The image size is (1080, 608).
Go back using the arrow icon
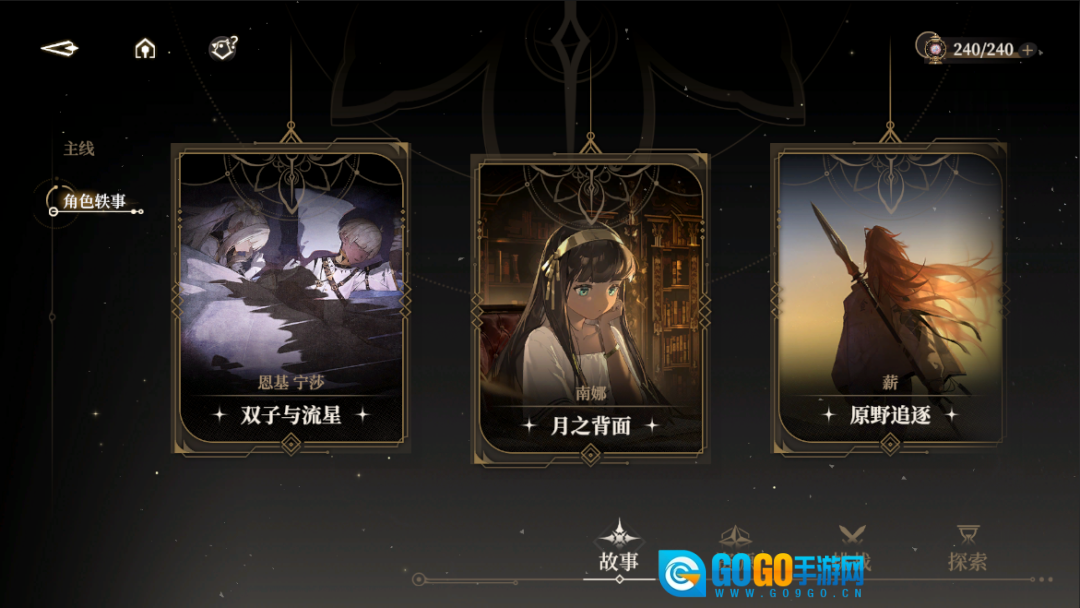(x=59, y=48)
